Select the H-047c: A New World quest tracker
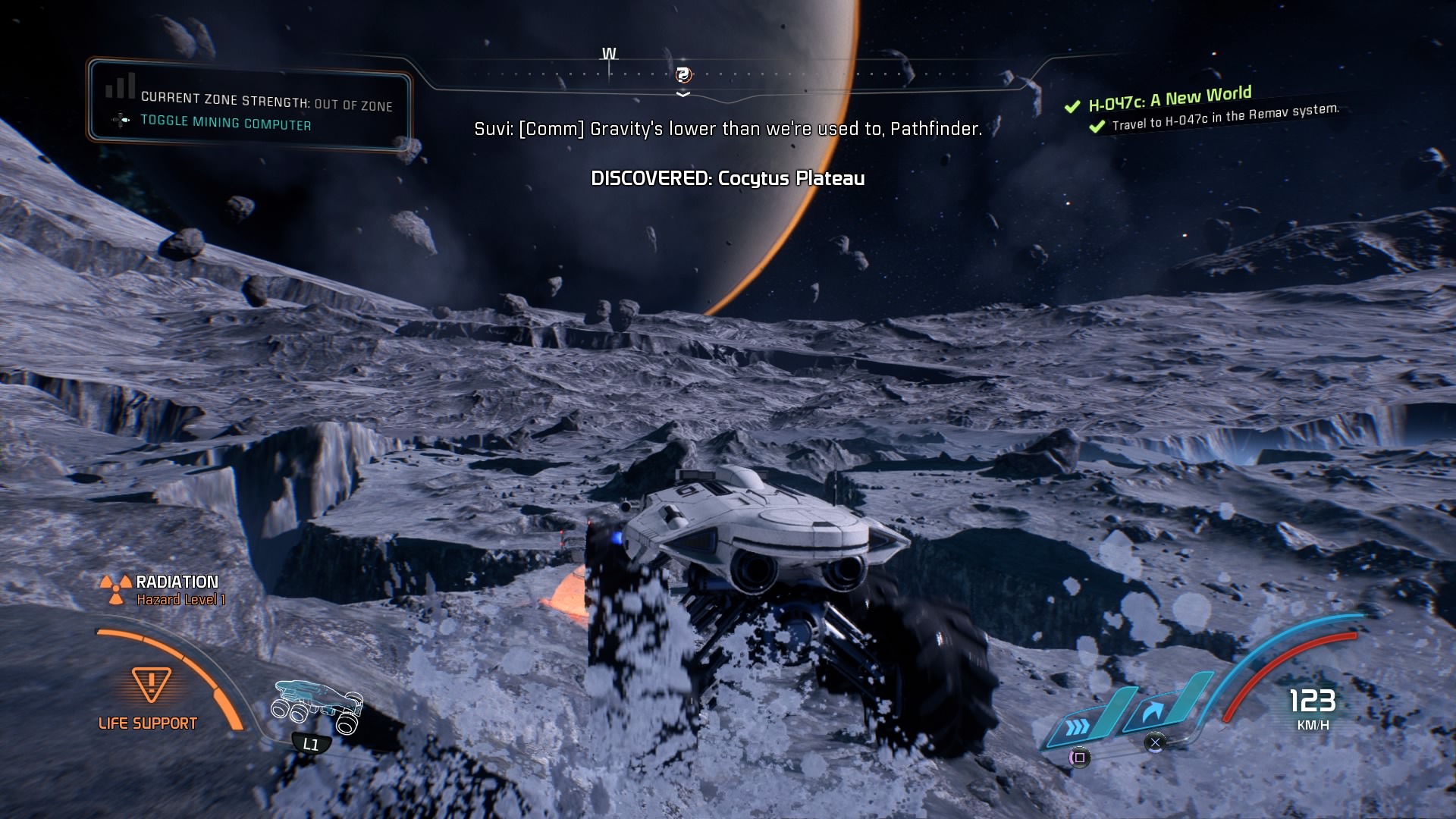Screen dimensions: 1456x819 (1169, 99)
